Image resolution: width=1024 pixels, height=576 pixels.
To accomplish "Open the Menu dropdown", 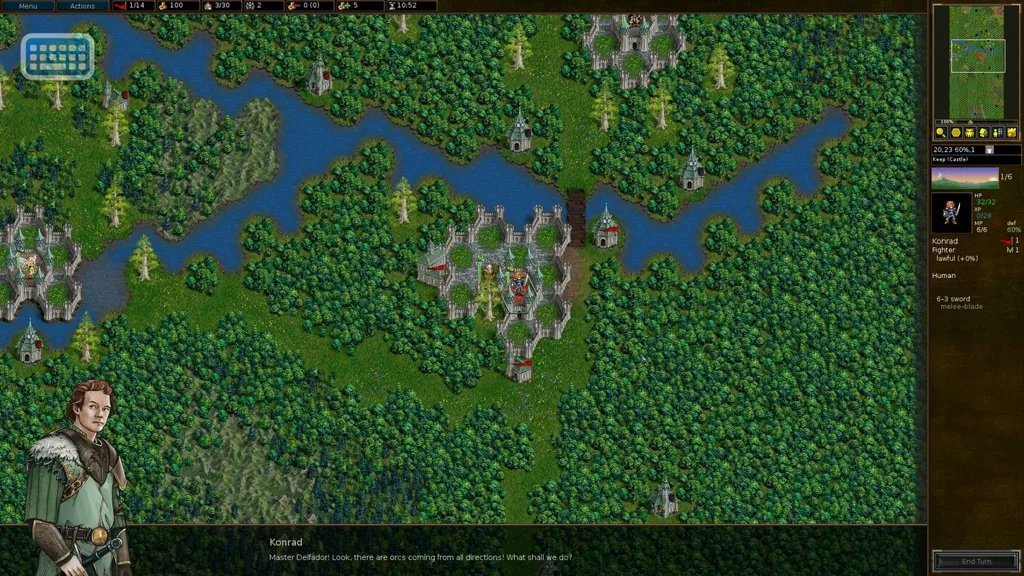I will pyautogui.click(x=27, y=6).
